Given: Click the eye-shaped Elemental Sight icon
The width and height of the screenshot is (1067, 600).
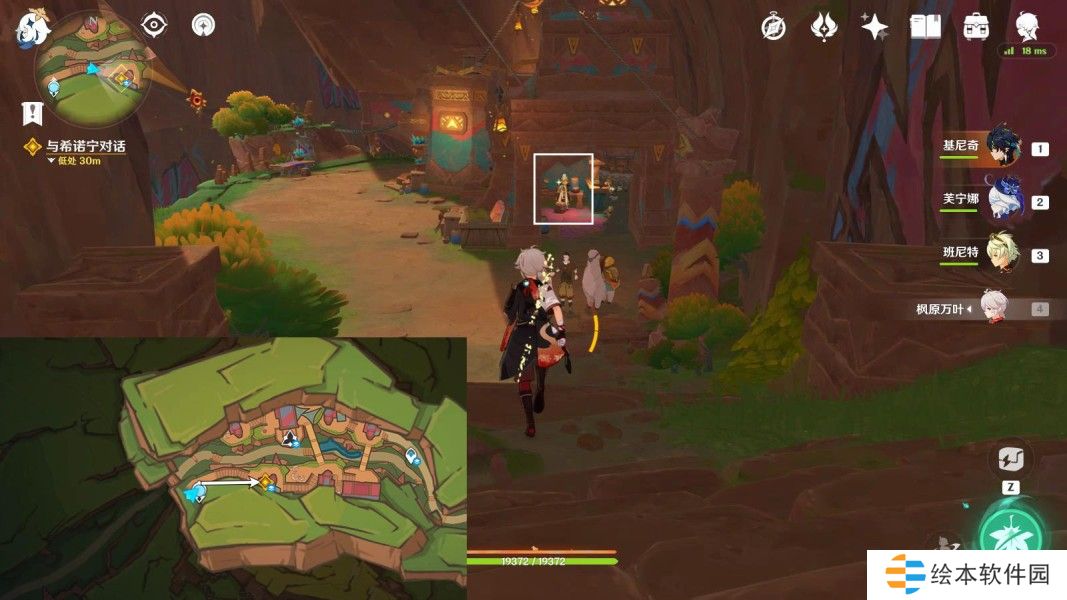Looking at the screenshot, I should click(x=154, y=25).
